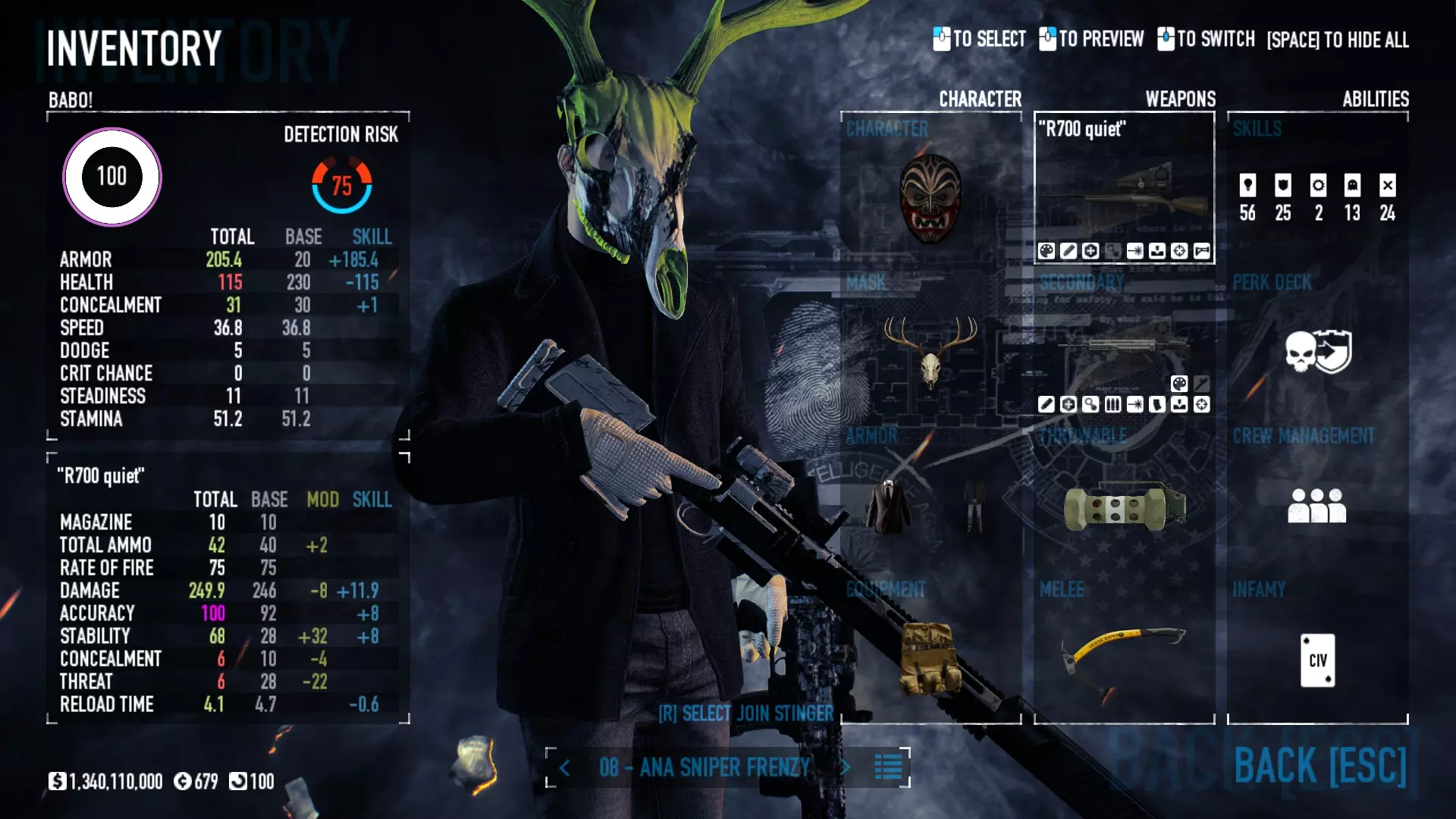Select the R700 quiet primary weapon slot

(1124, 190)
